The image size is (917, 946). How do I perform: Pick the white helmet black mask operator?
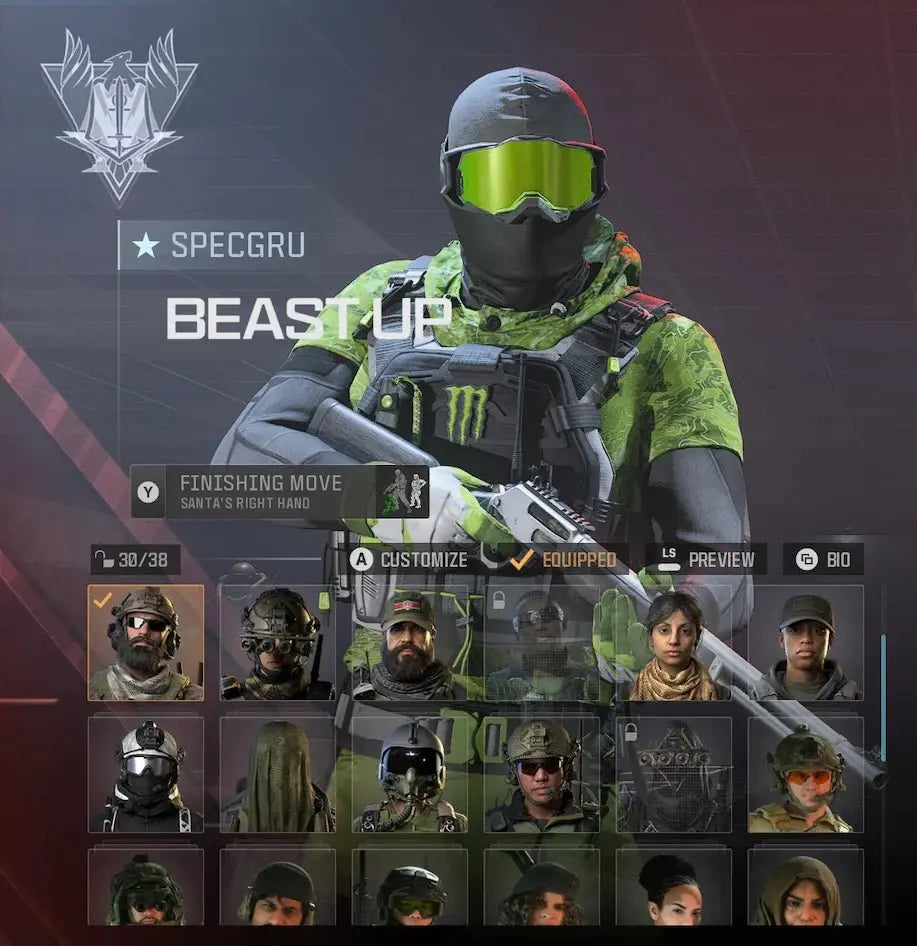coord(146,774)
